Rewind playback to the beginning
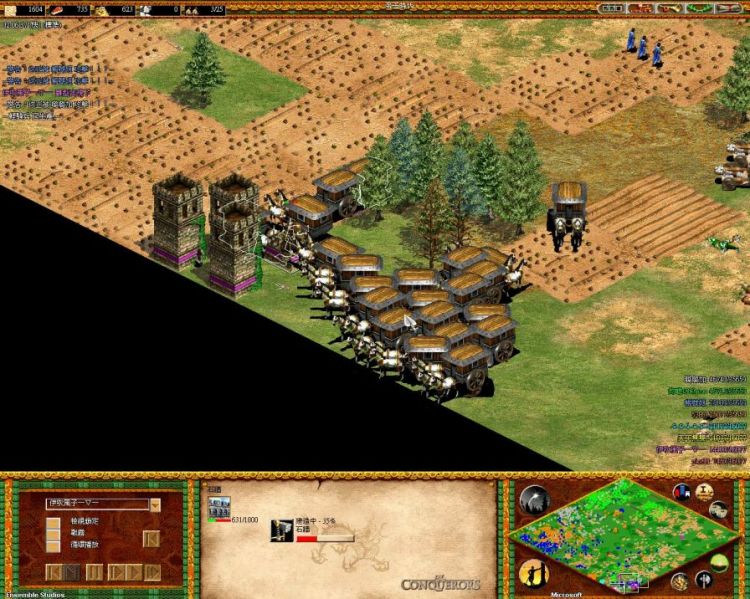This screenshot has width=750, height=599. [54, 572]
